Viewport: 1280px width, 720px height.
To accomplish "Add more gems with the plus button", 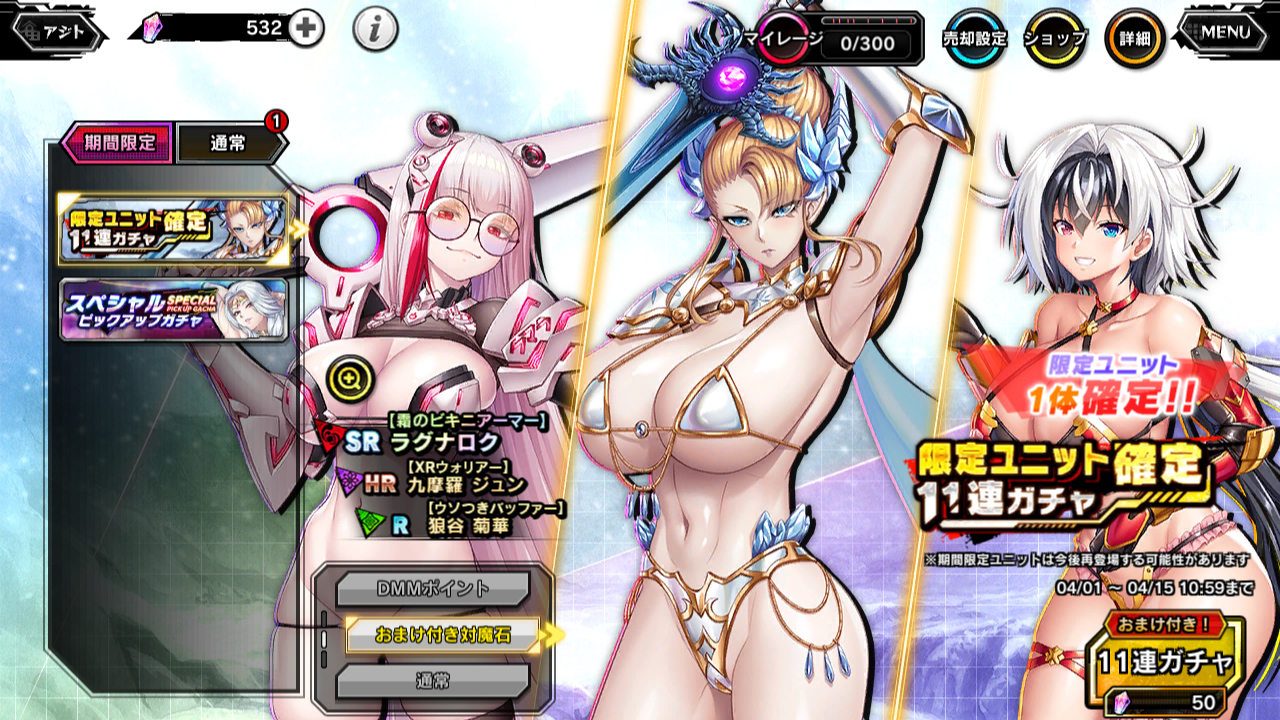I will pyautogui.click(x=306, y=29).
